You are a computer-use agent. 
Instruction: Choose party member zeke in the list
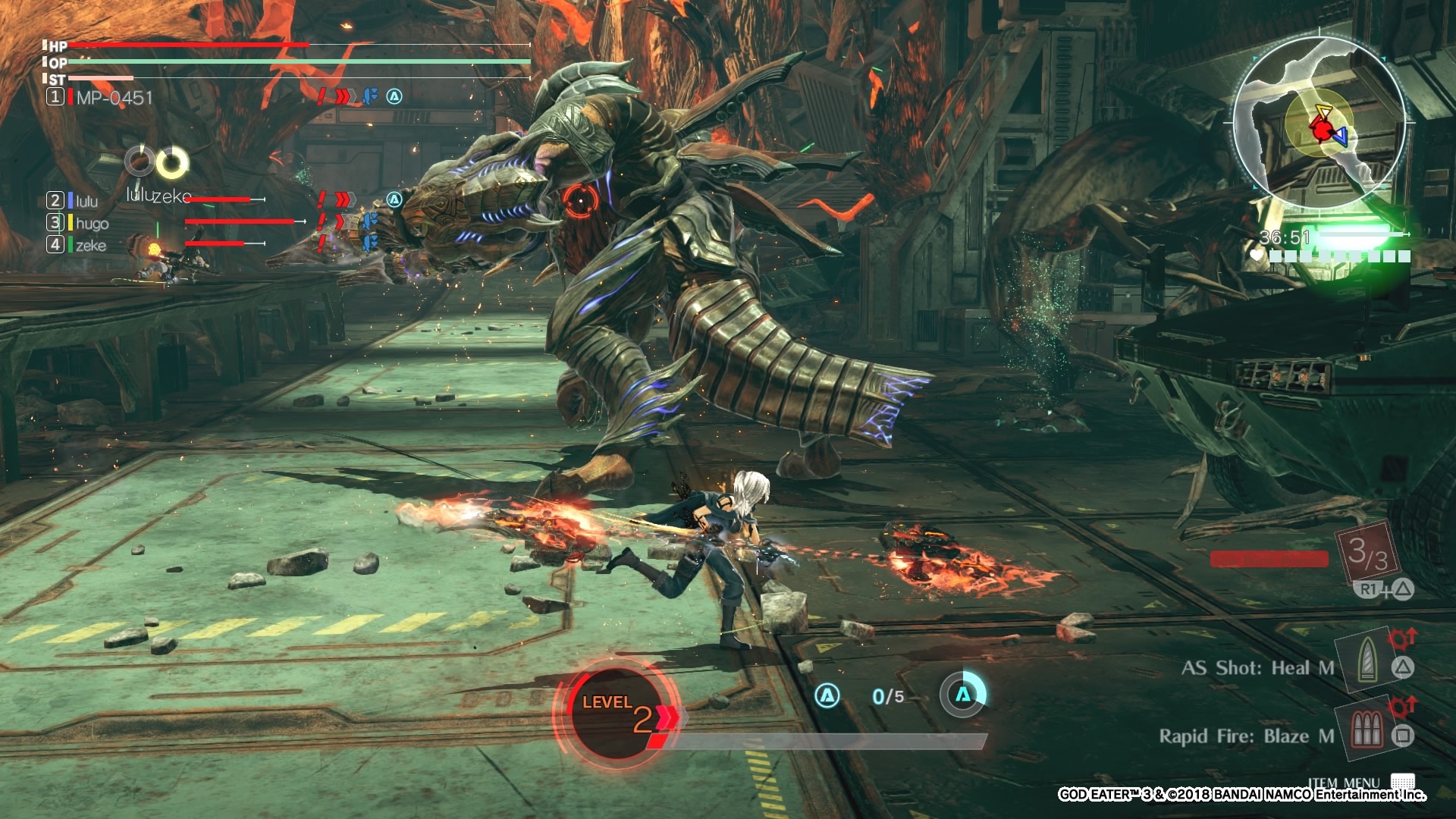[x=90, y=245]
